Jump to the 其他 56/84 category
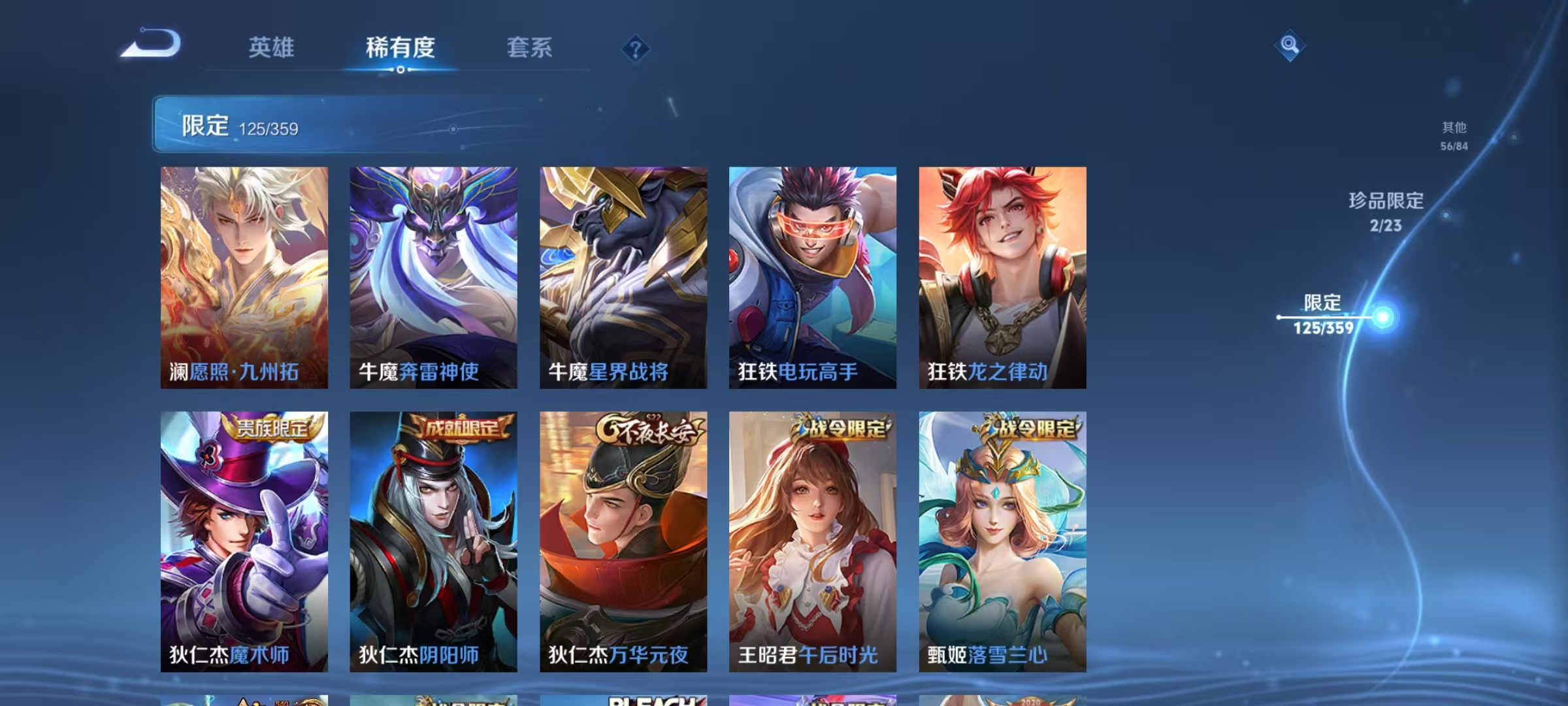Image resolution: width=1568 pixels, height=706 pixels. point(1455,137)
